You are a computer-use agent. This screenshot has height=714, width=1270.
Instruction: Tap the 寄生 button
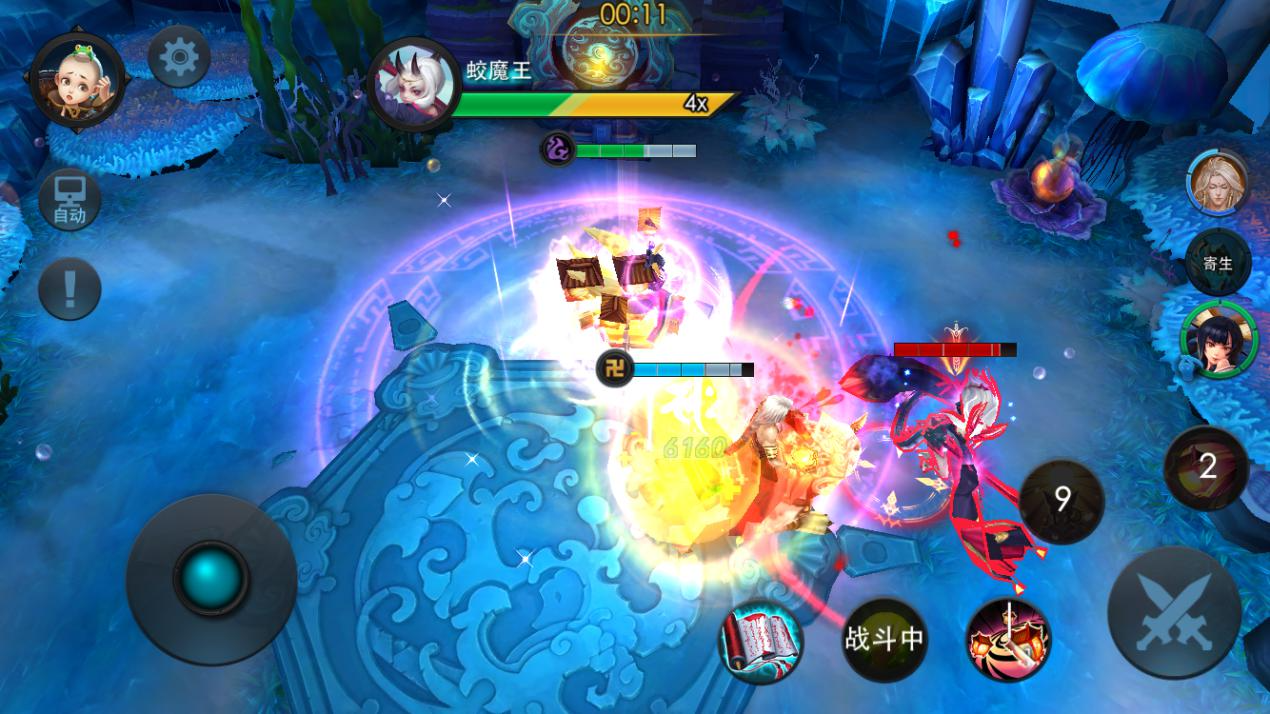[1217, 263]
